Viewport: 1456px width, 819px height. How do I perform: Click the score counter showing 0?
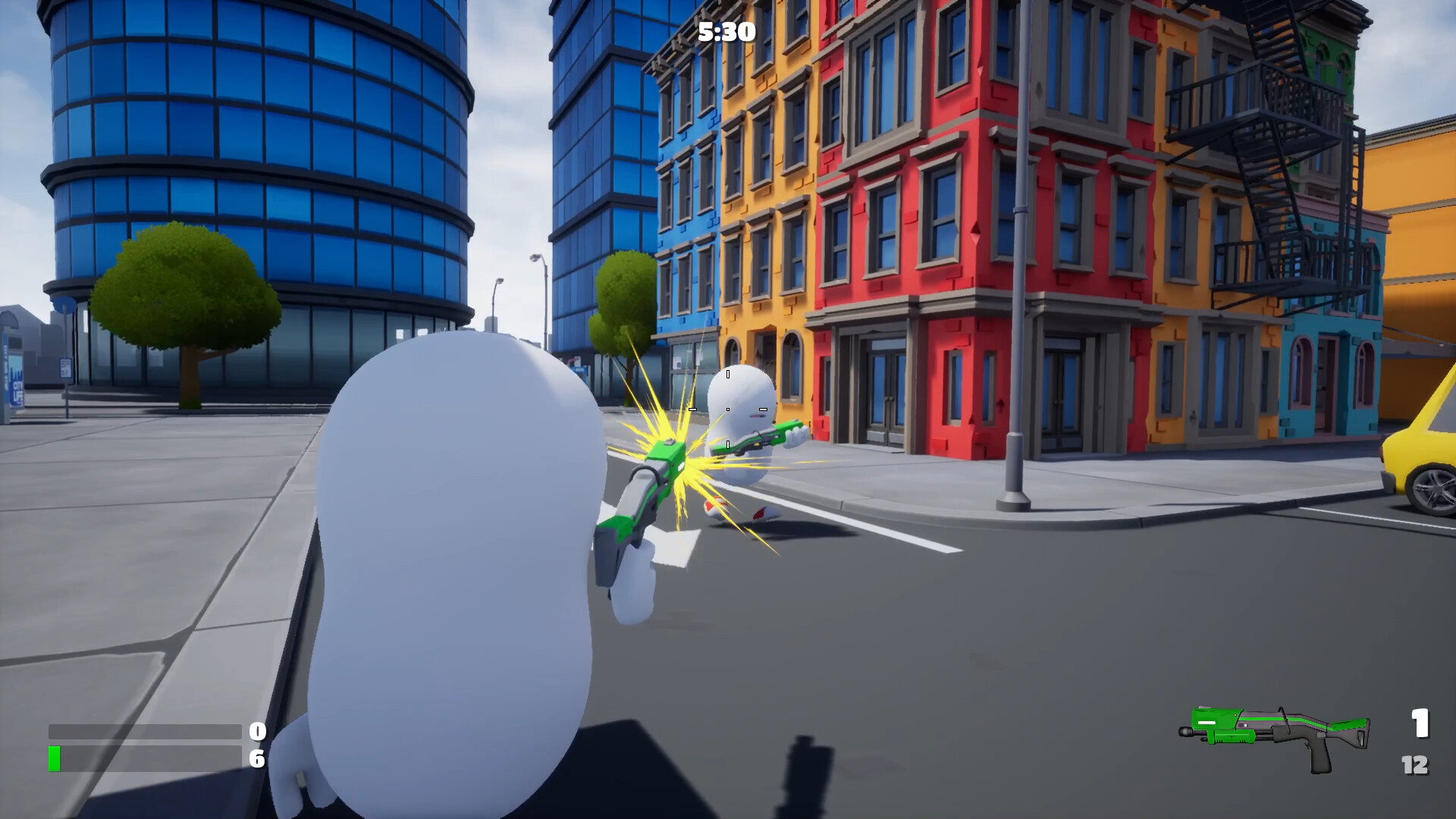point(257,731)
